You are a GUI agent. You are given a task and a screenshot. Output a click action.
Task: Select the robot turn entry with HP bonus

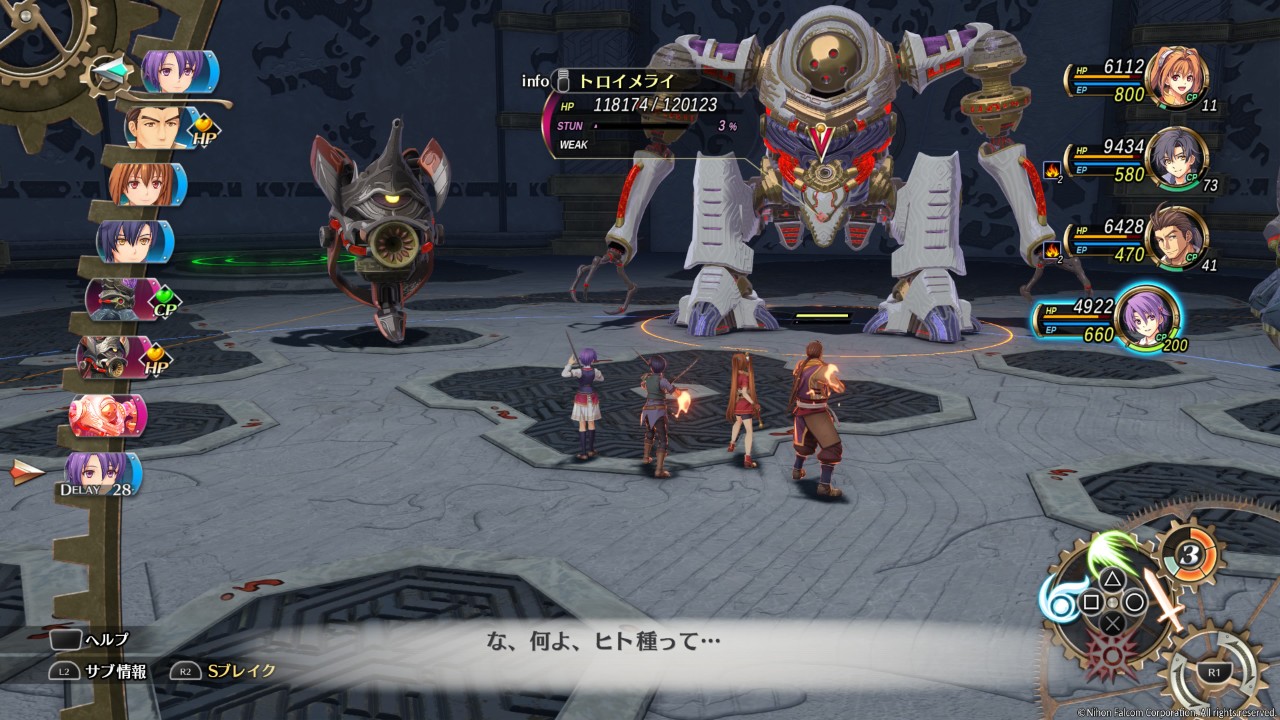click(113, 356)
